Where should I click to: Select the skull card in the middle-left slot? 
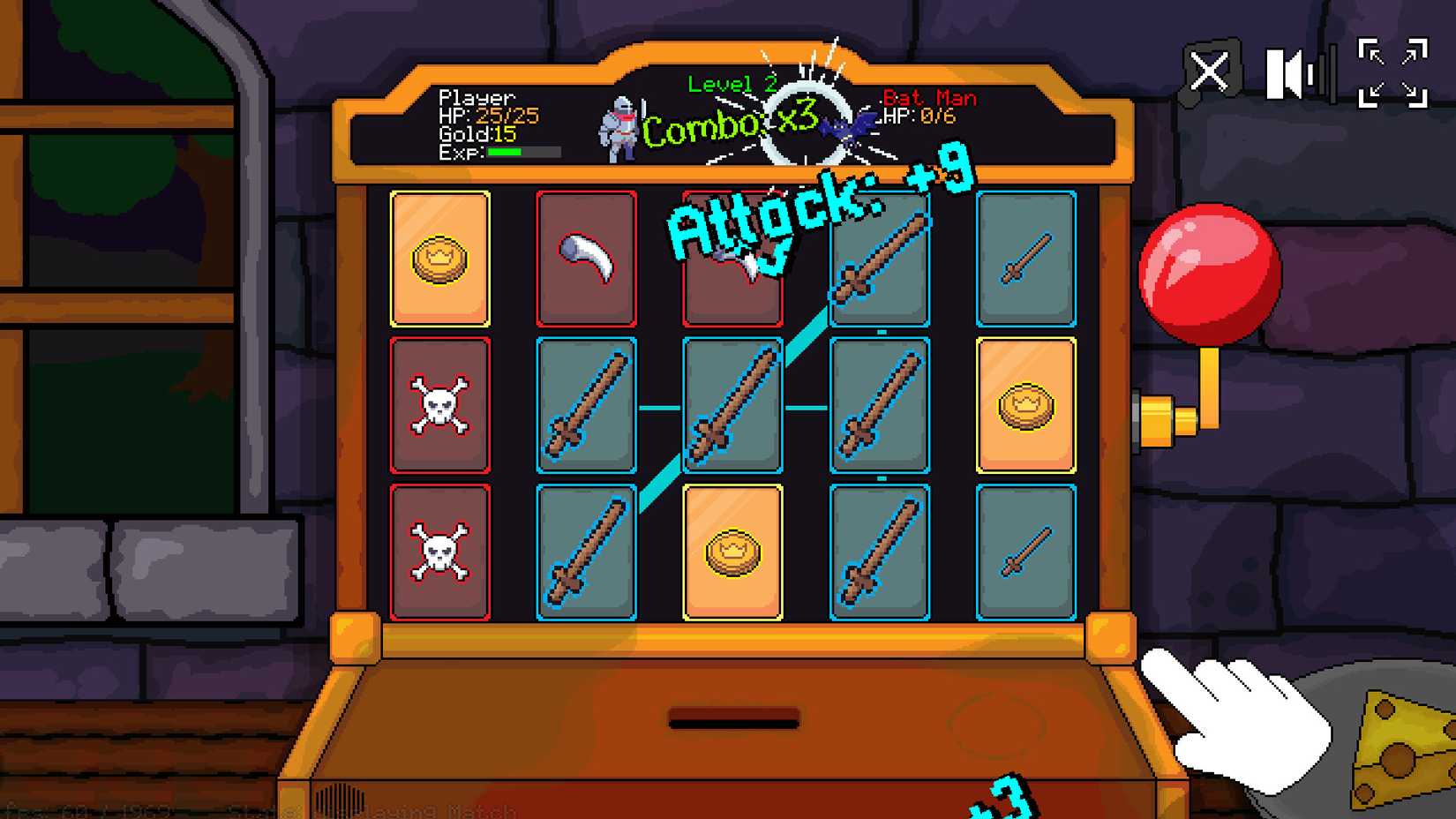pos(440,403)
